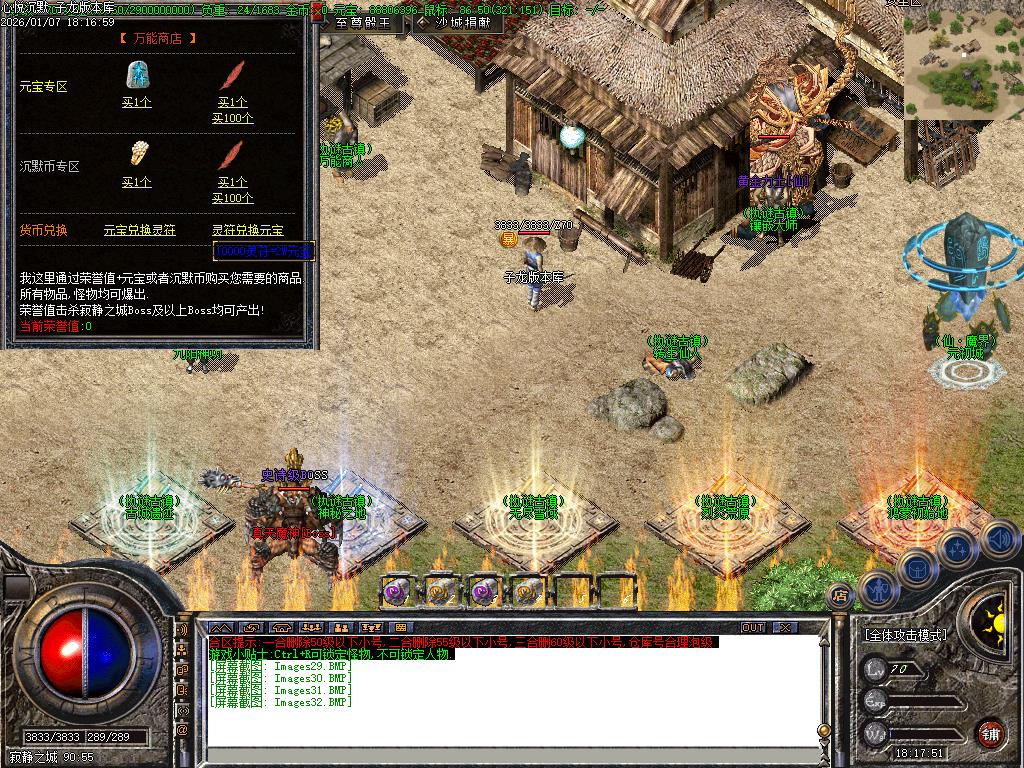Use the first purple scroll belt slot
Screen dimensions: 1024x768
[397, 590]
